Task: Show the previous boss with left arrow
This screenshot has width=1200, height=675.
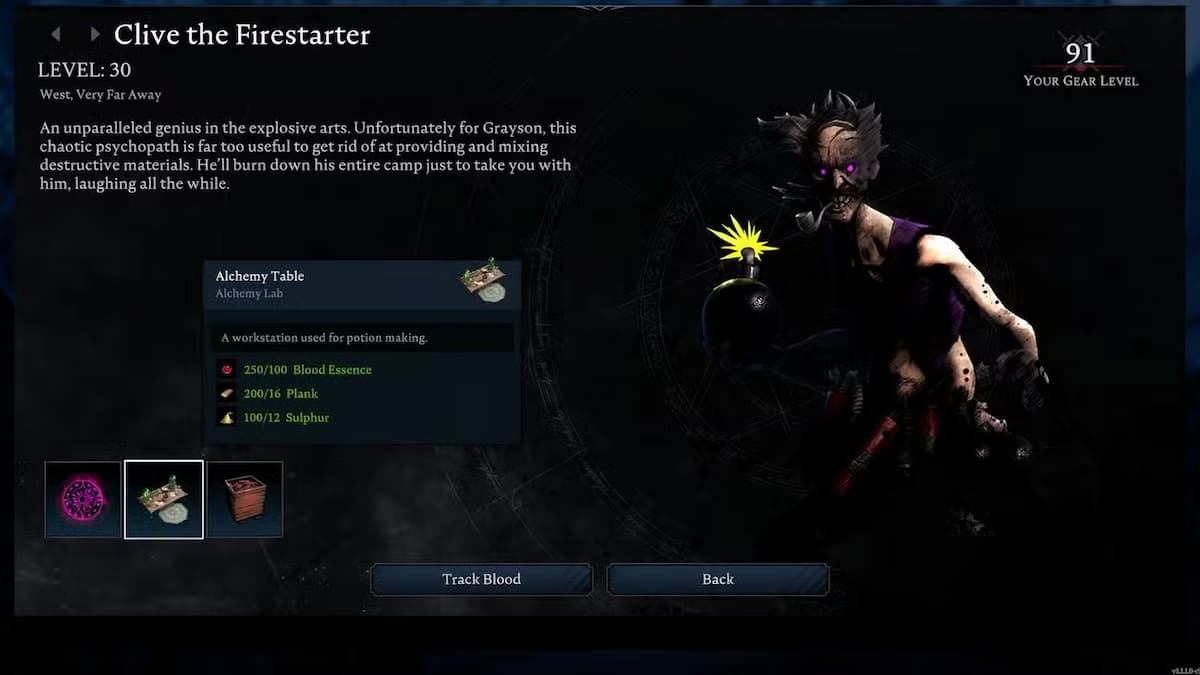Action: [56, 35]
